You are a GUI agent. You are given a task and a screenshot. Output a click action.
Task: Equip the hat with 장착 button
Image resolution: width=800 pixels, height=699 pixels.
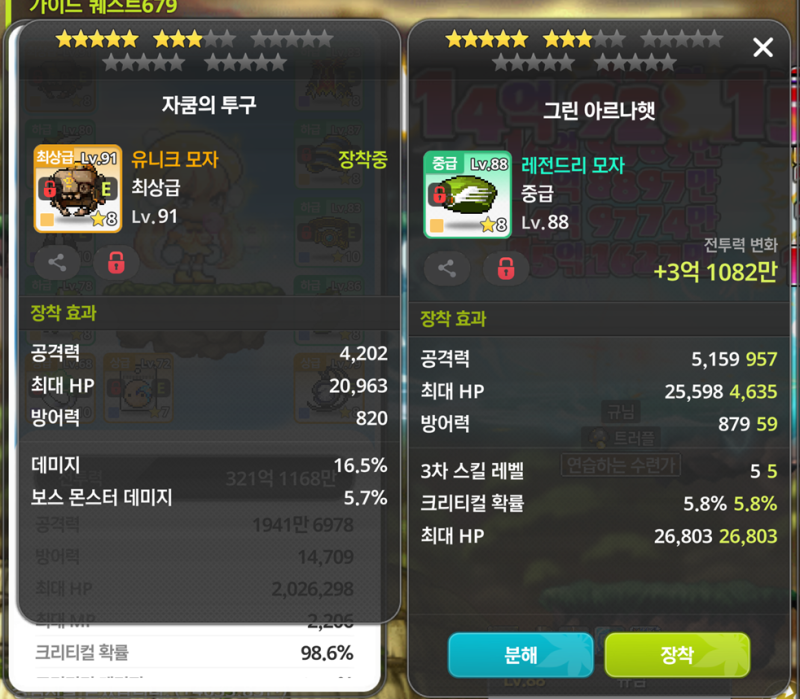coord(677,655)
